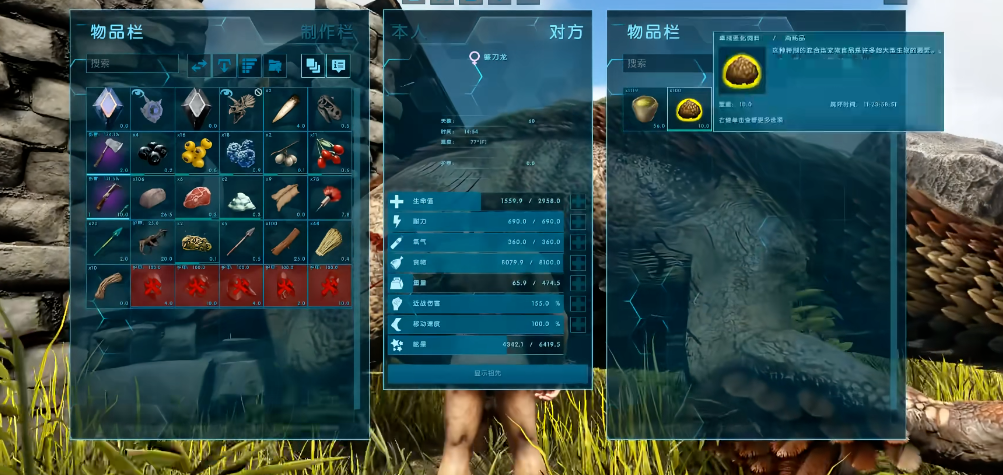Select the black narcoberries stack
1003x475 pixels.
click(151, 152)
